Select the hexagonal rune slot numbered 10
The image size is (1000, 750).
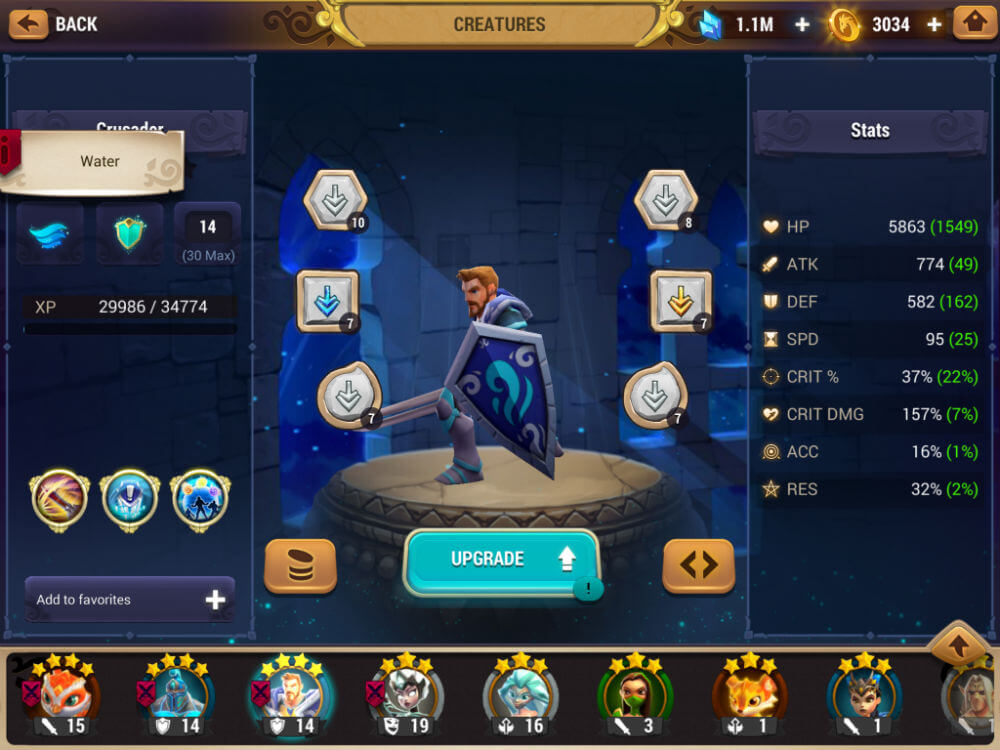pyautogui.click(x=335, y=200)
